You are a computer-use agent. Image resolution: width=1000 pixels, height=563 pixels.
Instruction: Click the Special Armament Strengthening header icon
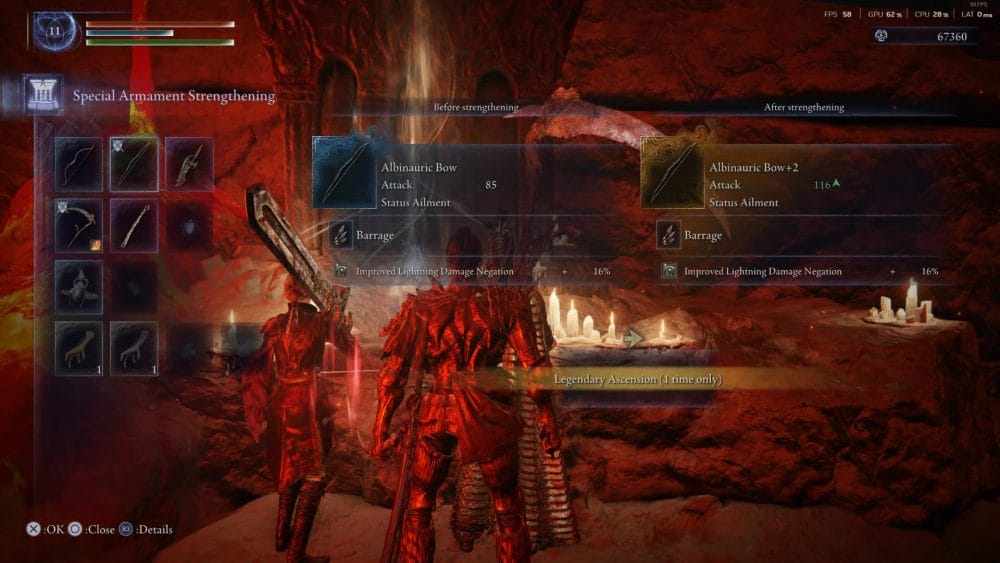tap(43, 95)
